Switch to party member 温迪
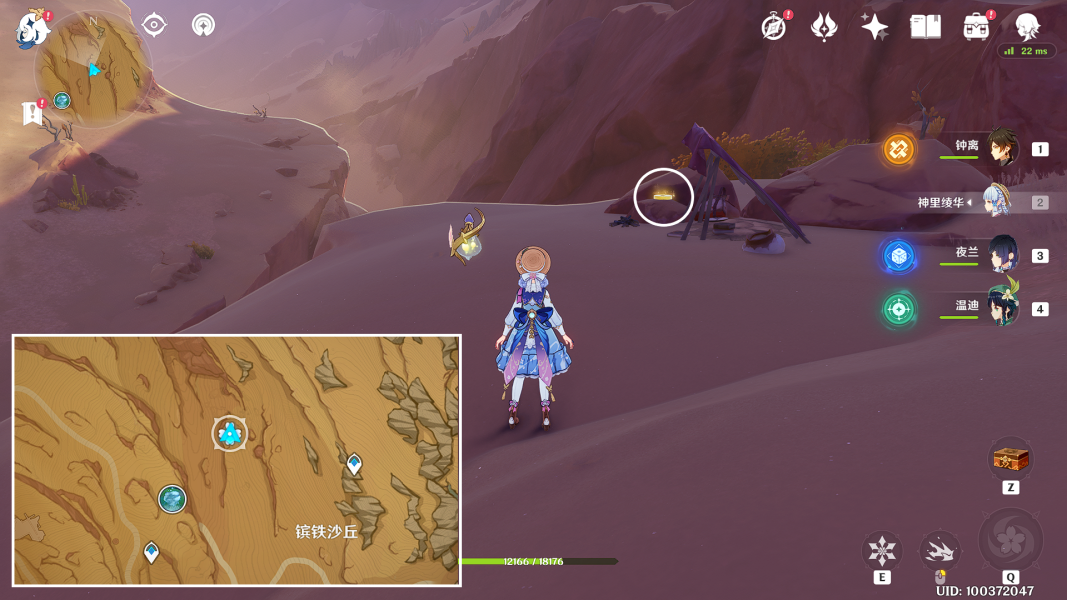 (1001, 307)
